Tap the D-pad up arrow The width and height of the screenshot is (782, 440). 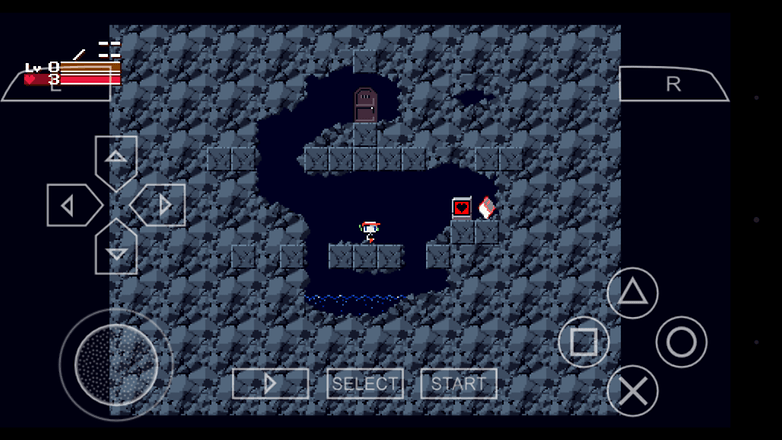[x=116, y=158]
